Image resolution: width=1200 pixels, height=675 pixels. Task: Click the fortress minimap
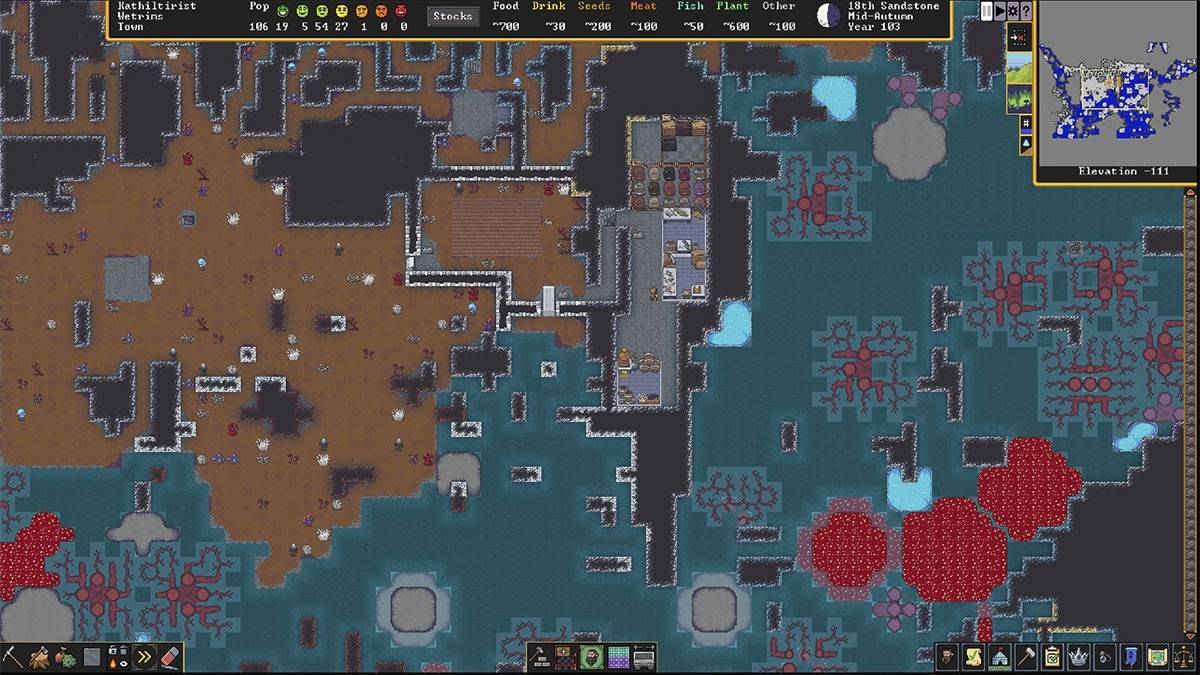tap(1117, 90)
